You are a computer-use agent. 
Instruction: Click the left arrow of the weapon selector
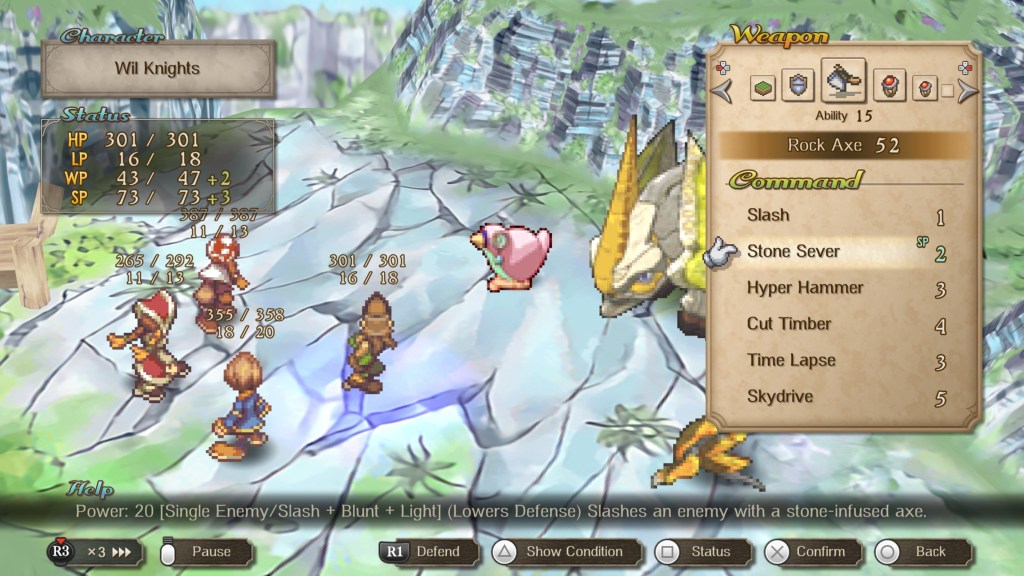(722, 90)
